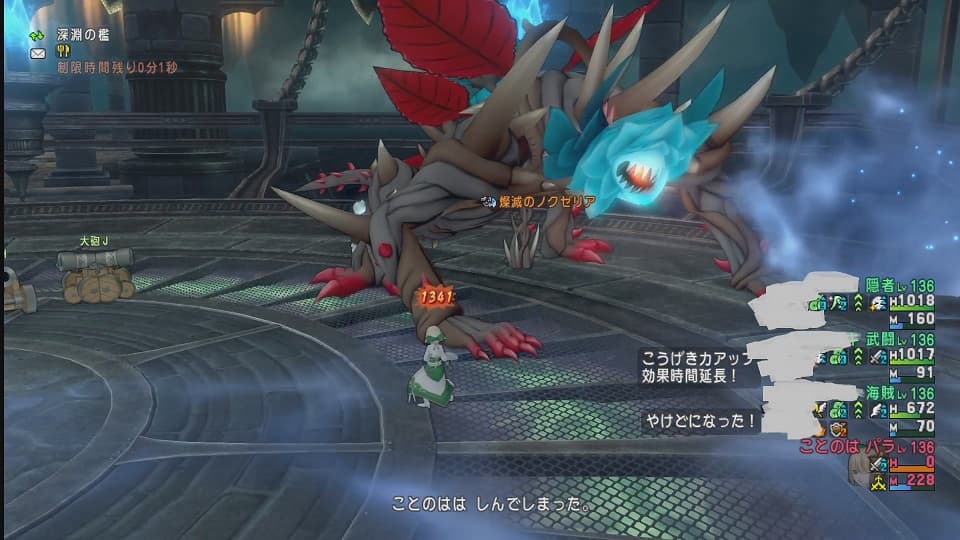Screen dimensions: 960x540
Task: Click the やけどになった battle log message
Action: click(x=700, y=422)
